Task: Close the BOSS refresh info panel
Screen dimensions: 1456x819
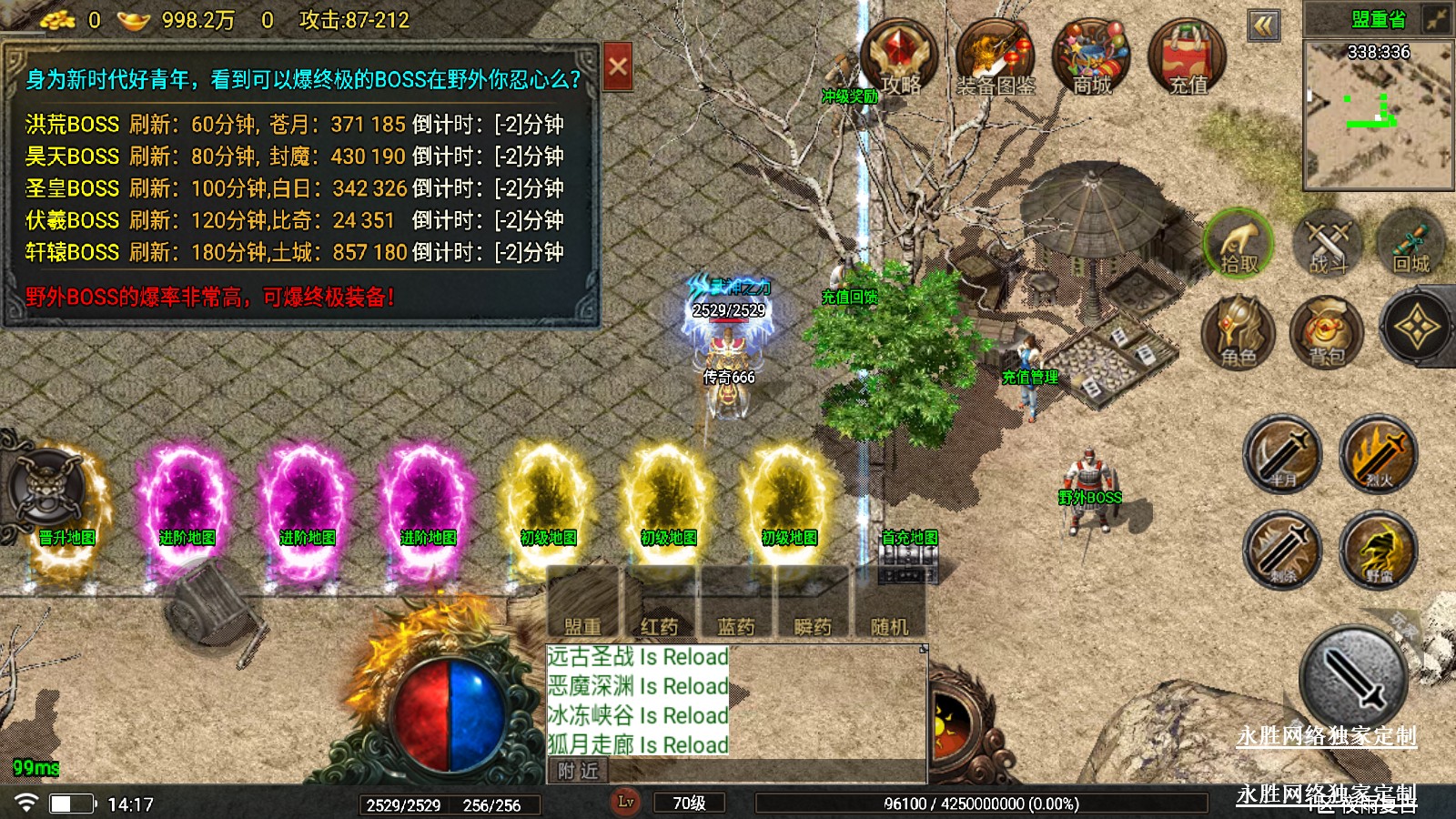Action: click(617, 66)
